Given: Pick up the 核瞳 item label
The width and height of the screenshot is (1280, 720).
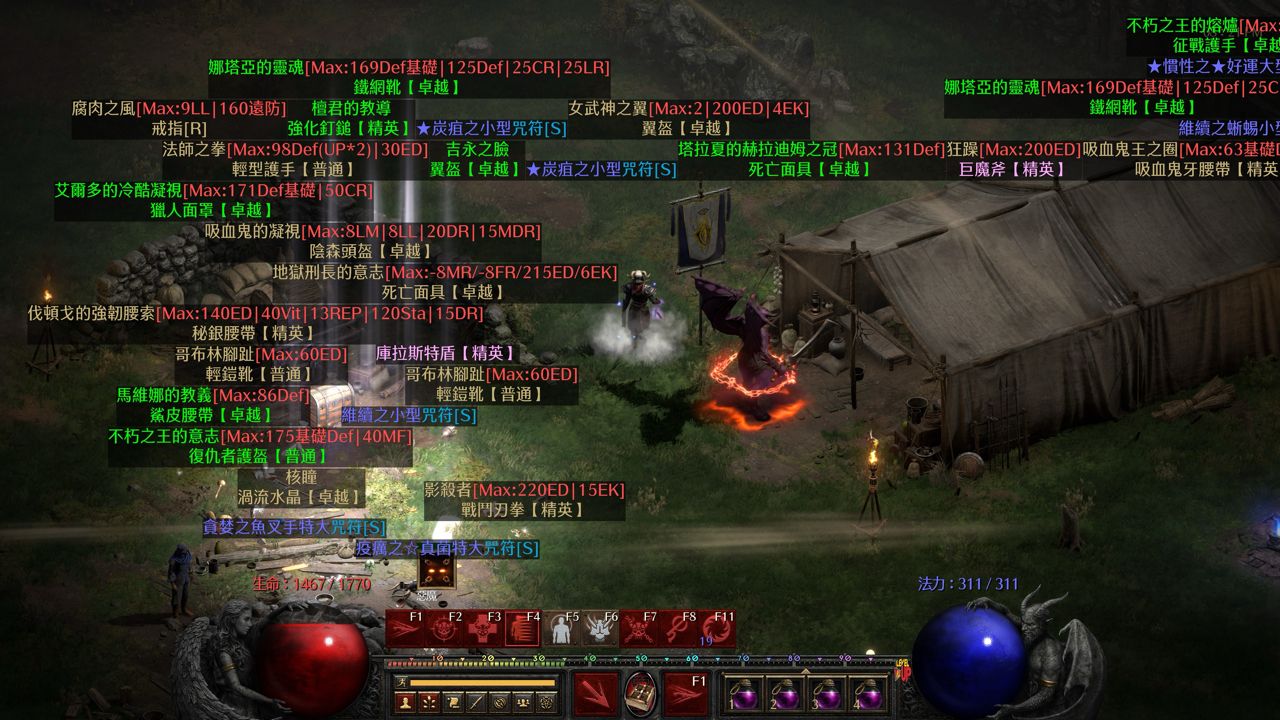Looking at the screenshot, I should click(301, 477).
